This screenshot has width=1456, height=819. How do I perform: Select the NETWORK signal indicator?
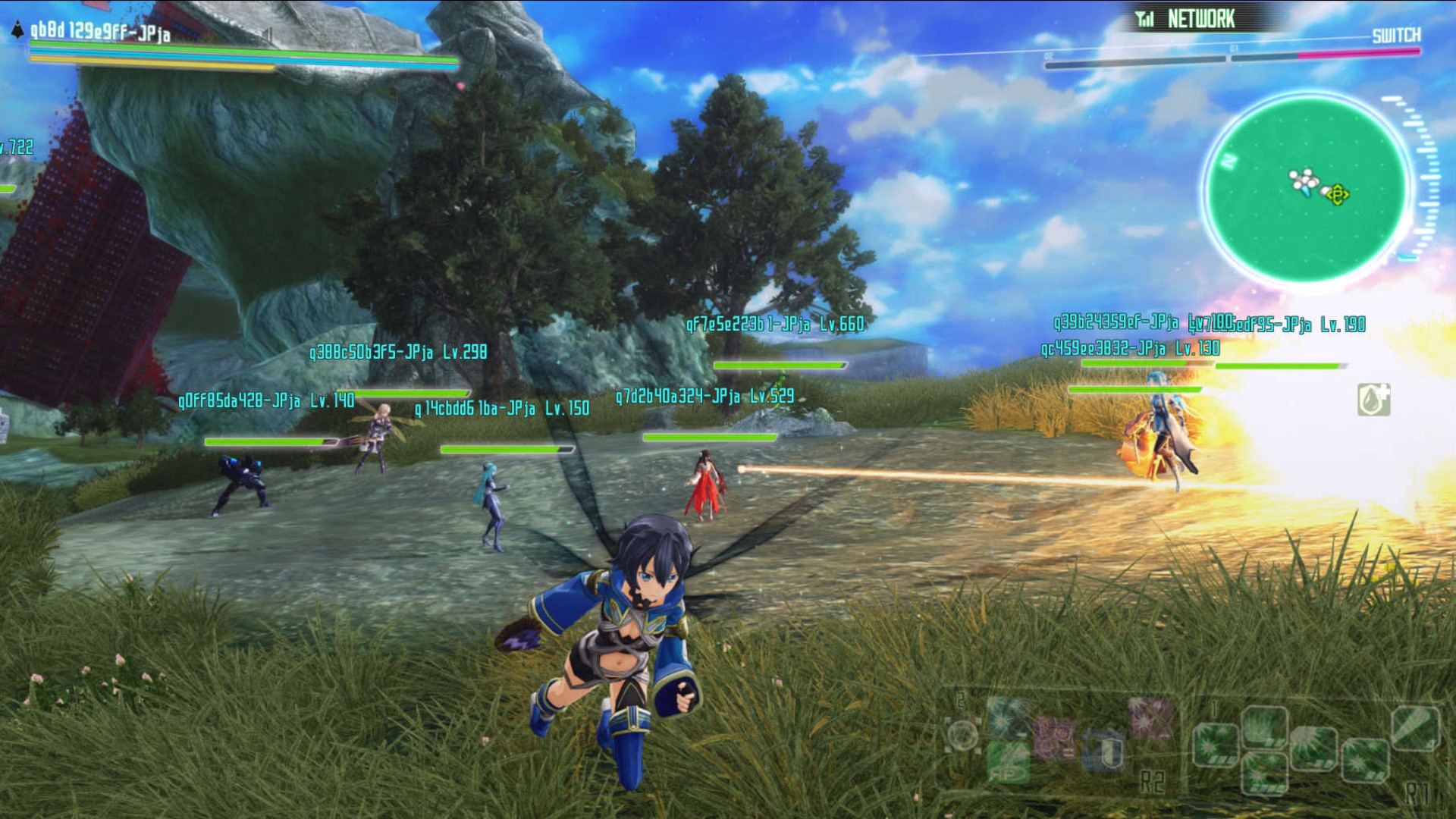pyautogui.click(x=1186, y=19)
